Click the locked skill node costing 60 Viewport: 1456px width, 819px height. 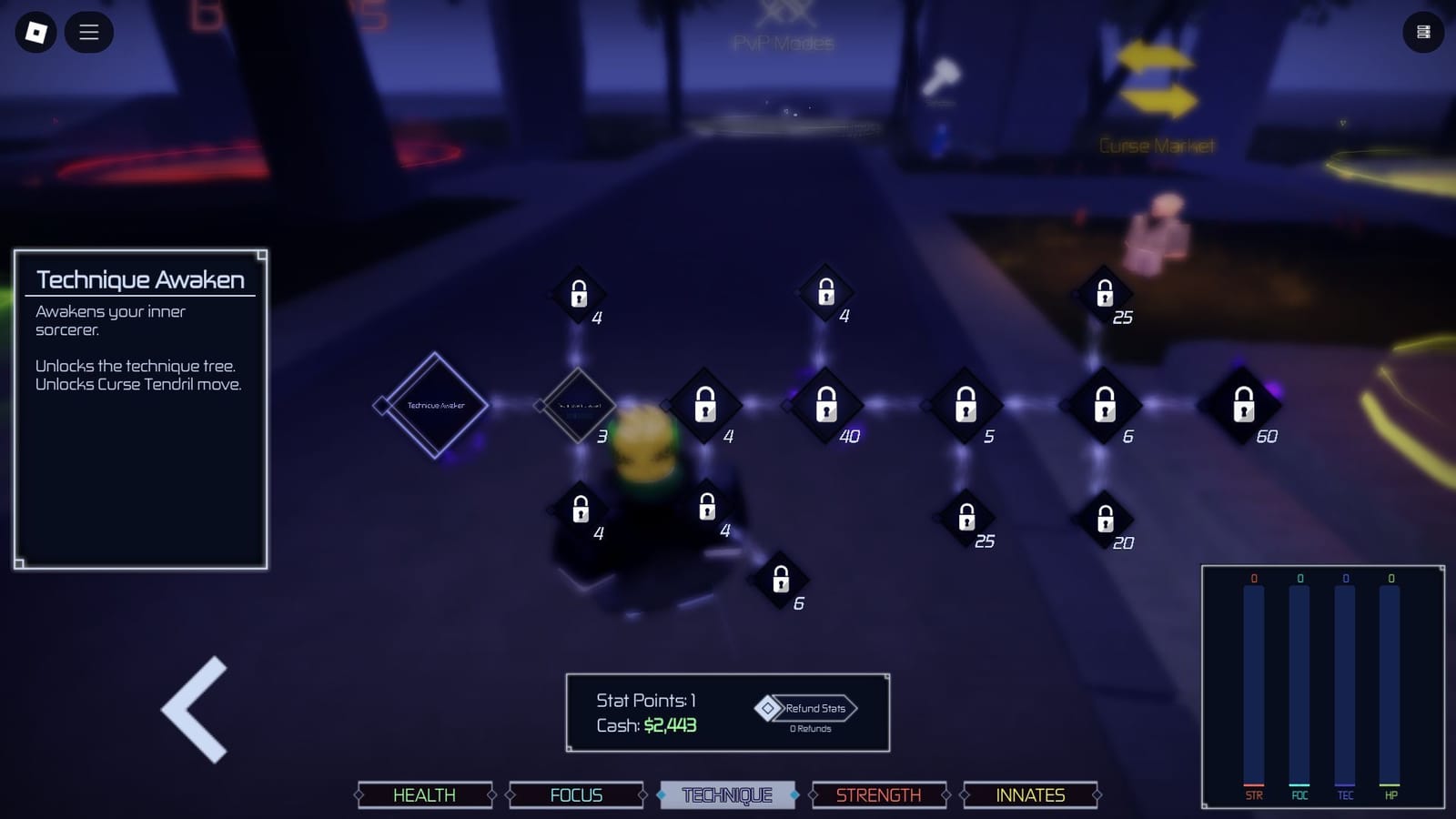pyautogui.click(x=1242, y=405)
